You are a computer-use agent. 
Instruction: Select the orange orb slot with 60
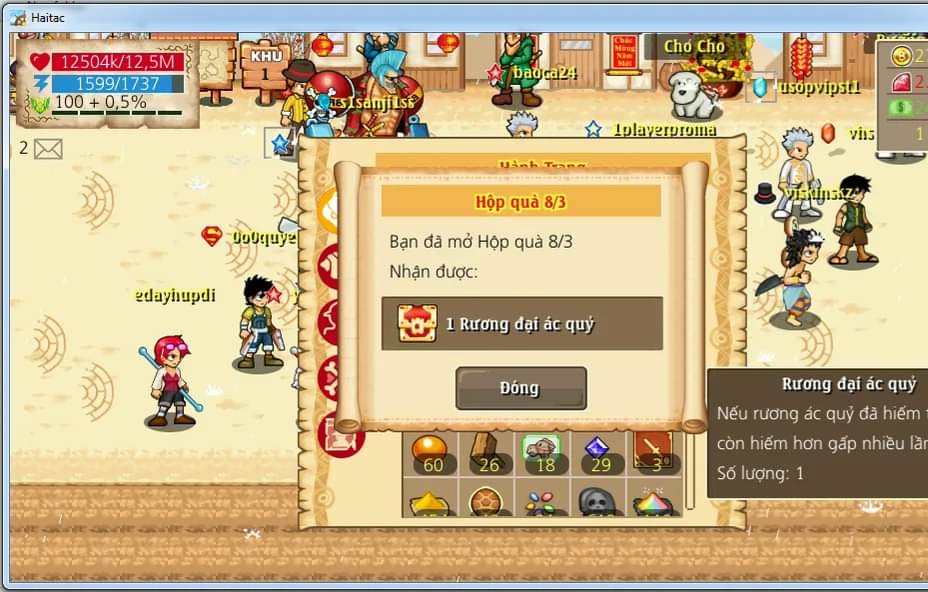click(431, 451)
